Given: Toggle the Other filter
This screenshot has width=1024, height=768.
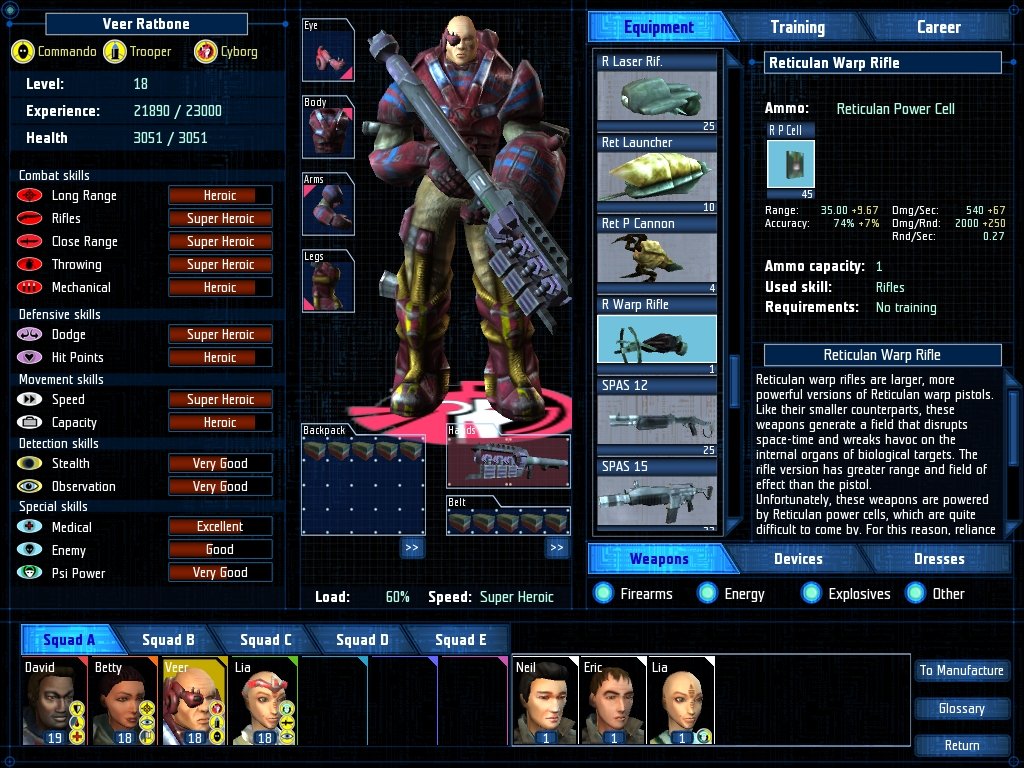Looking at the screenshot, I should (916, 594).
